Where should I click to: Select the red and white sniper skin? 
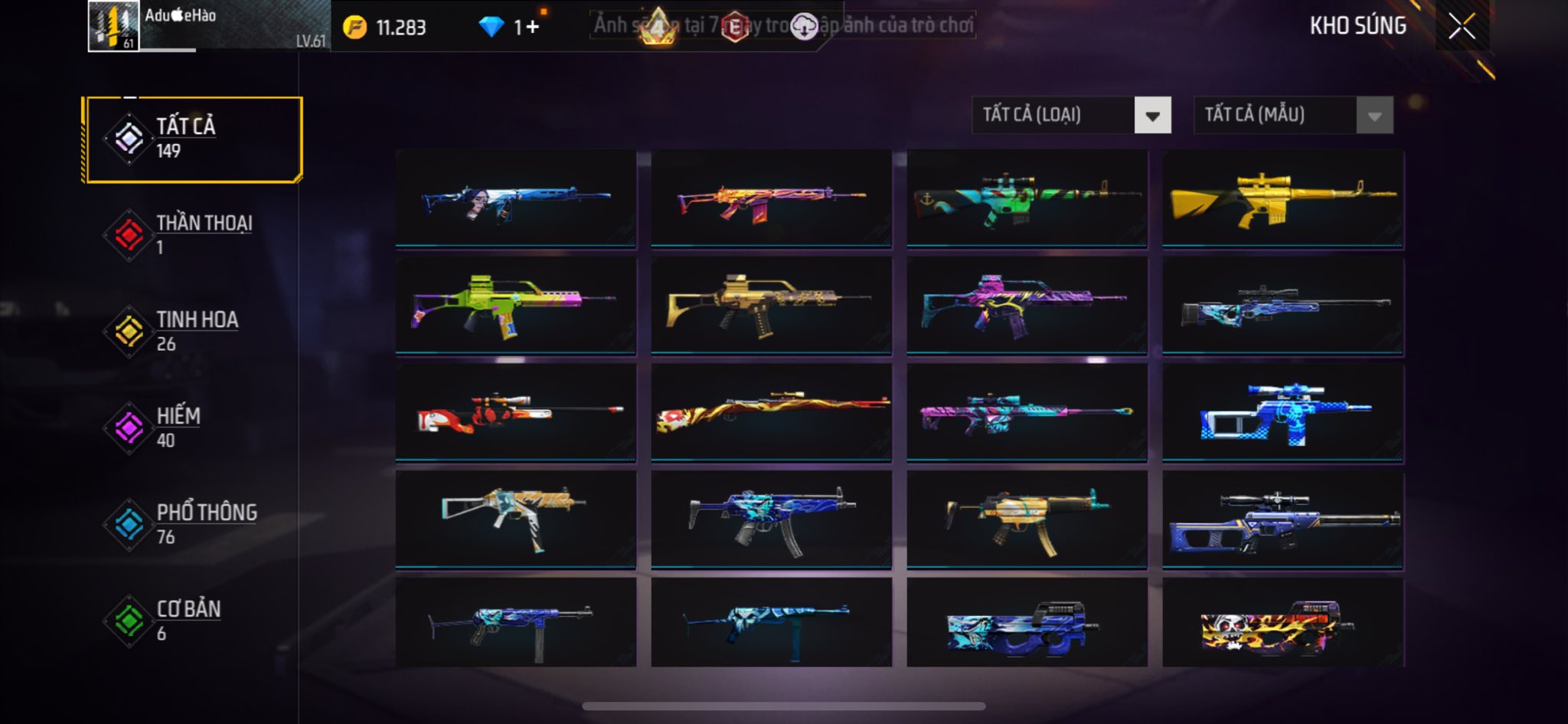point(515,413)
